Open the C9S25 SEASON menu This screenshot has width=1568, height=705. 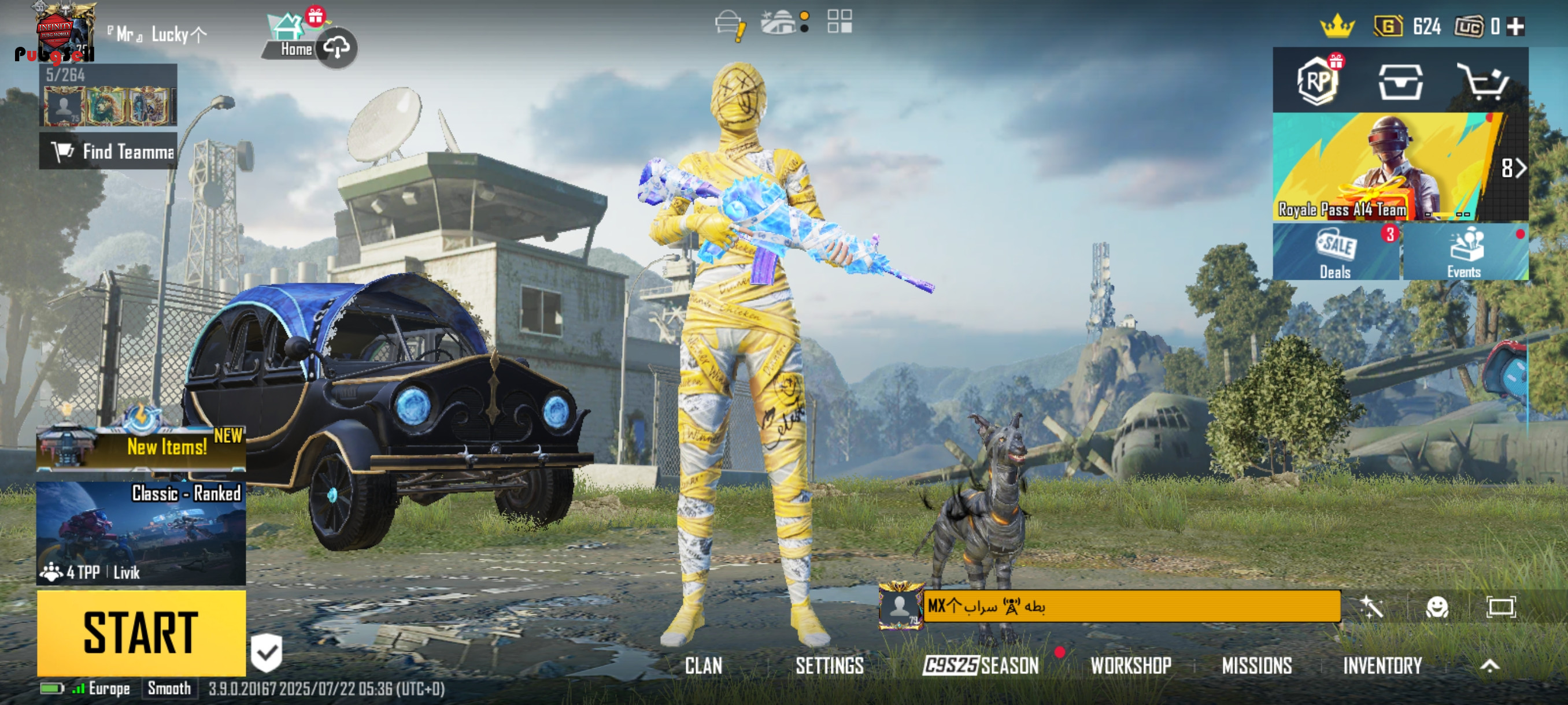[x=981, y=666]
